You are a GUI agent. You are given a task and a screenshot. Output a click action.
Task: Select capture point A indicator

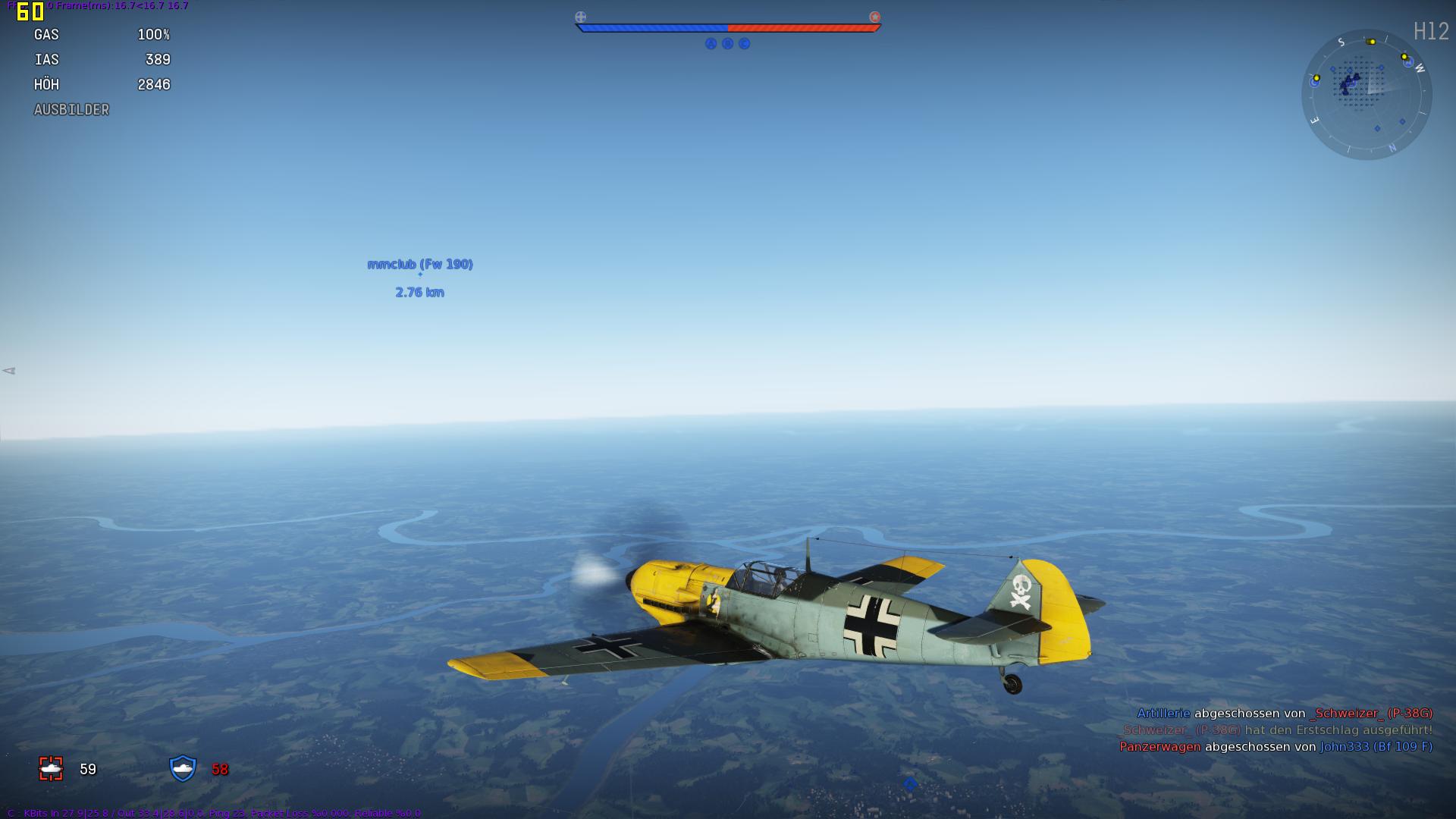[711, 44]
